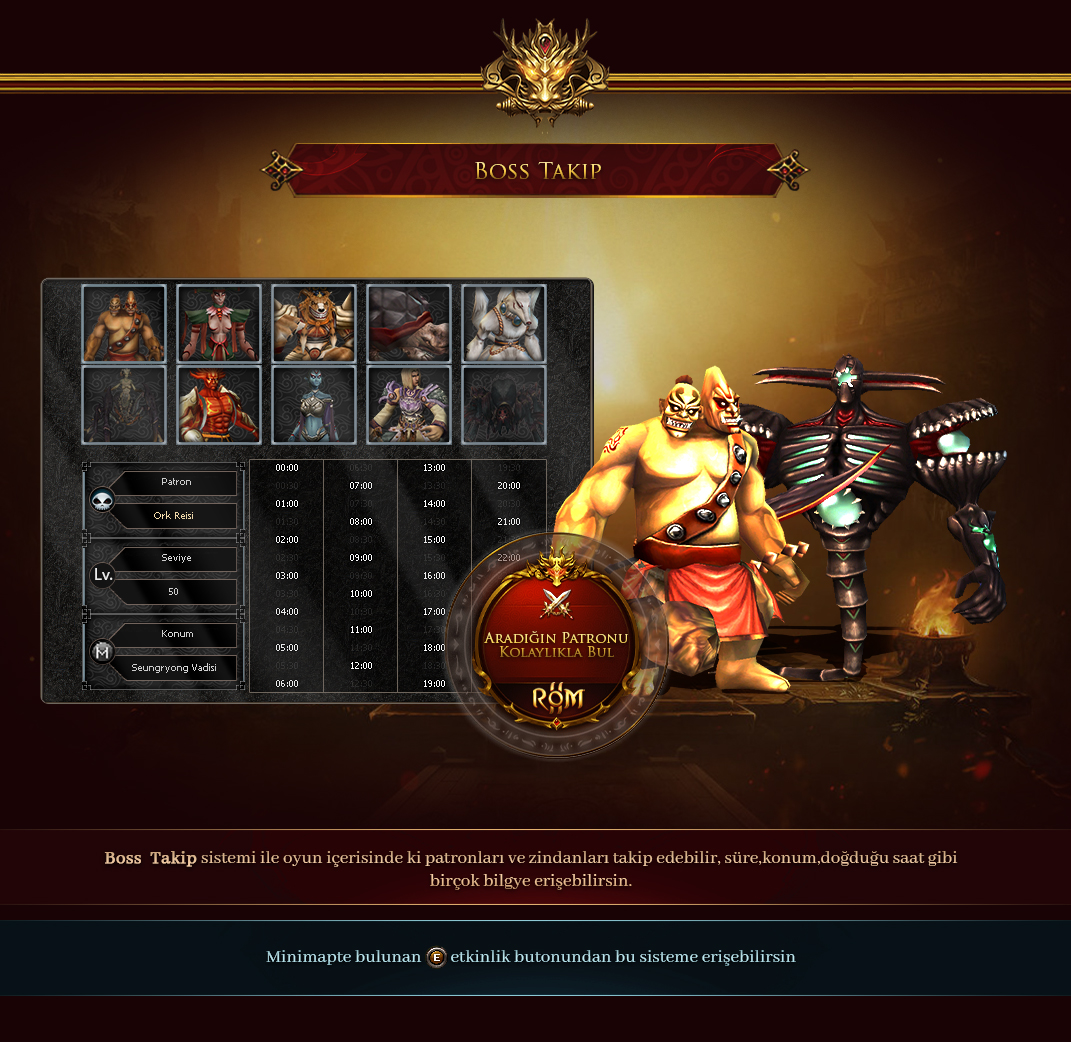Choose the green-robed female boss portrait
This screenshot has height=1042, width=1071.
(219, 323)
